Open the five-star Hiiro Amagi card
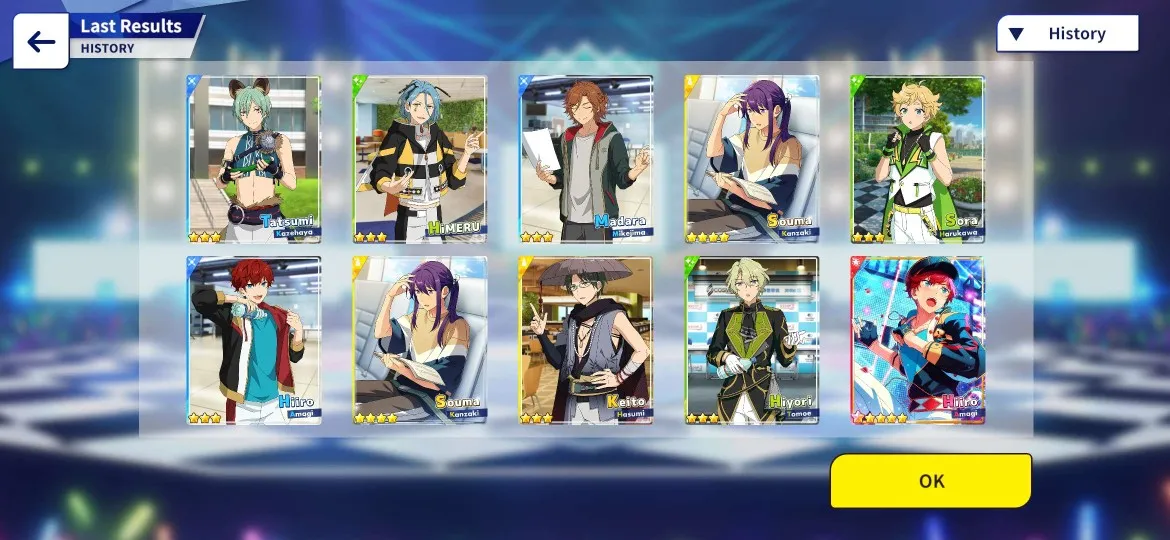1170x540 pixels. [917, 340]
